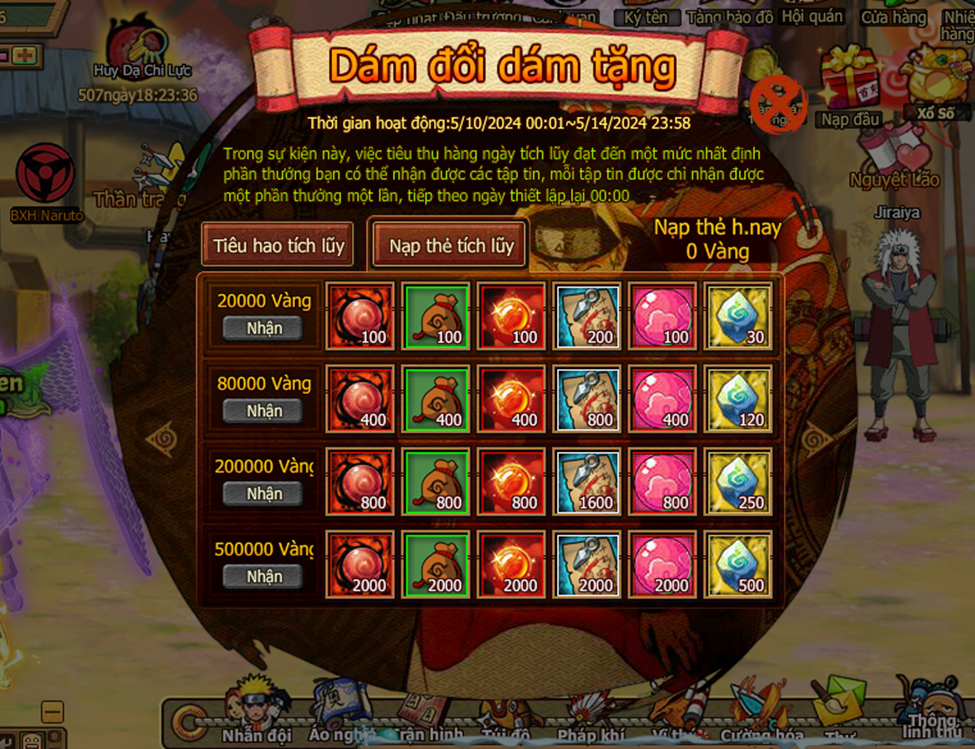Open the Nguyệt Lão feature
The image size is (975, 749).
893,160
